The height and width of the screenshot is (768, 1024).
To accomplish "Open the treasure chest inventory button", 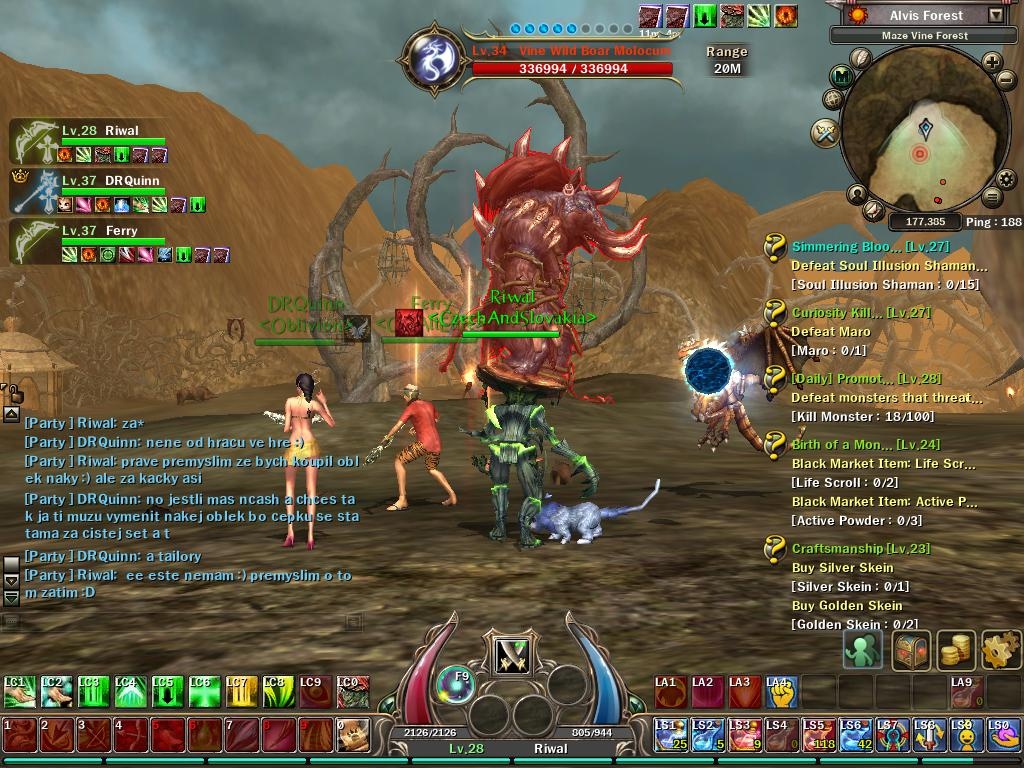I will 911,650.
